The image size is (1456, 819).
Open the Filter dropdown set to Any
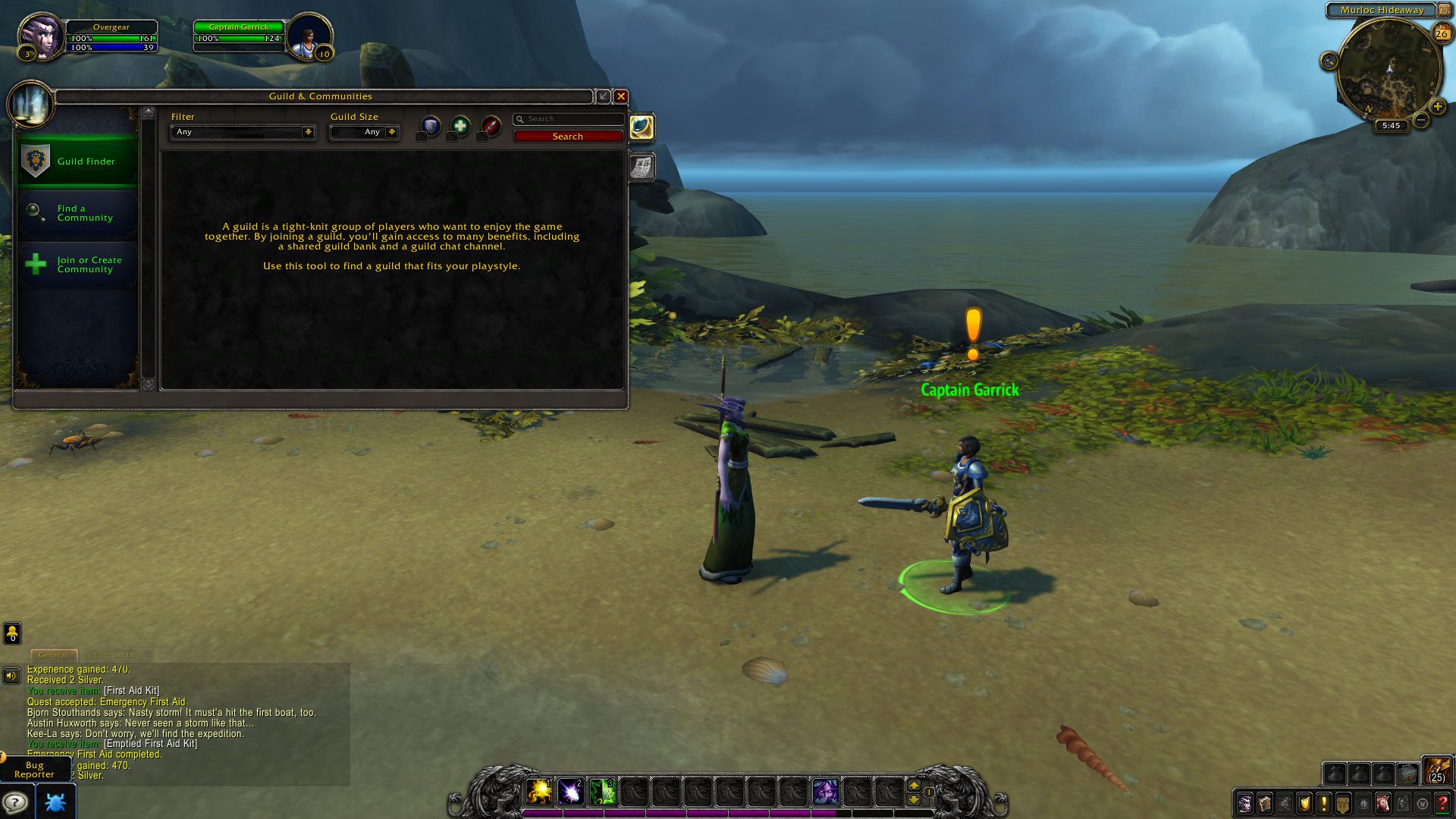(243, 132)
